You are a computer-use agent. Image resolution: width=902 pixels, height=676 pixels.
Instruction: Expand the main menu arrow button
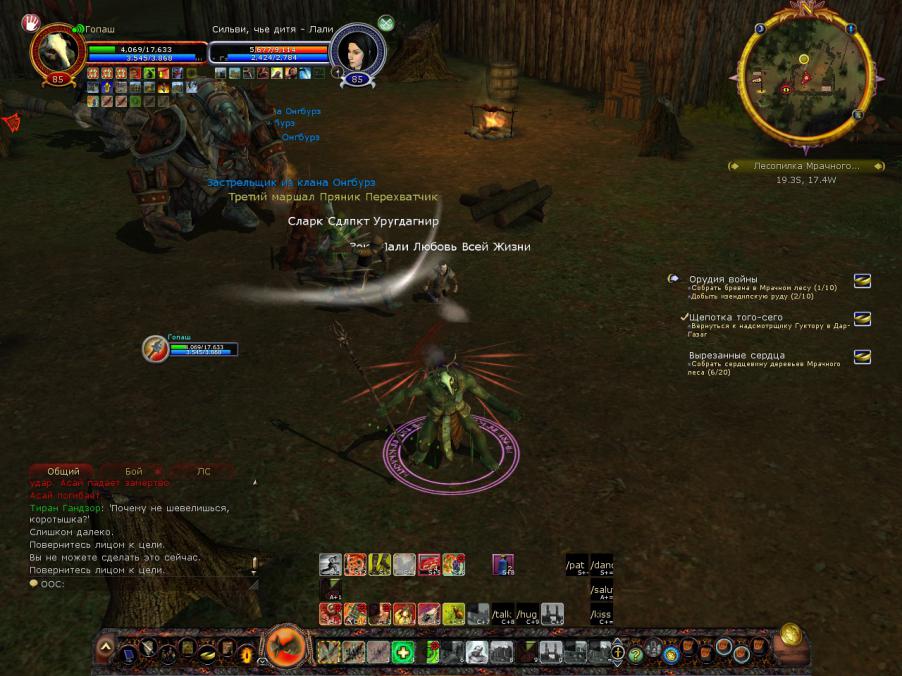click(x=105, y=648)
